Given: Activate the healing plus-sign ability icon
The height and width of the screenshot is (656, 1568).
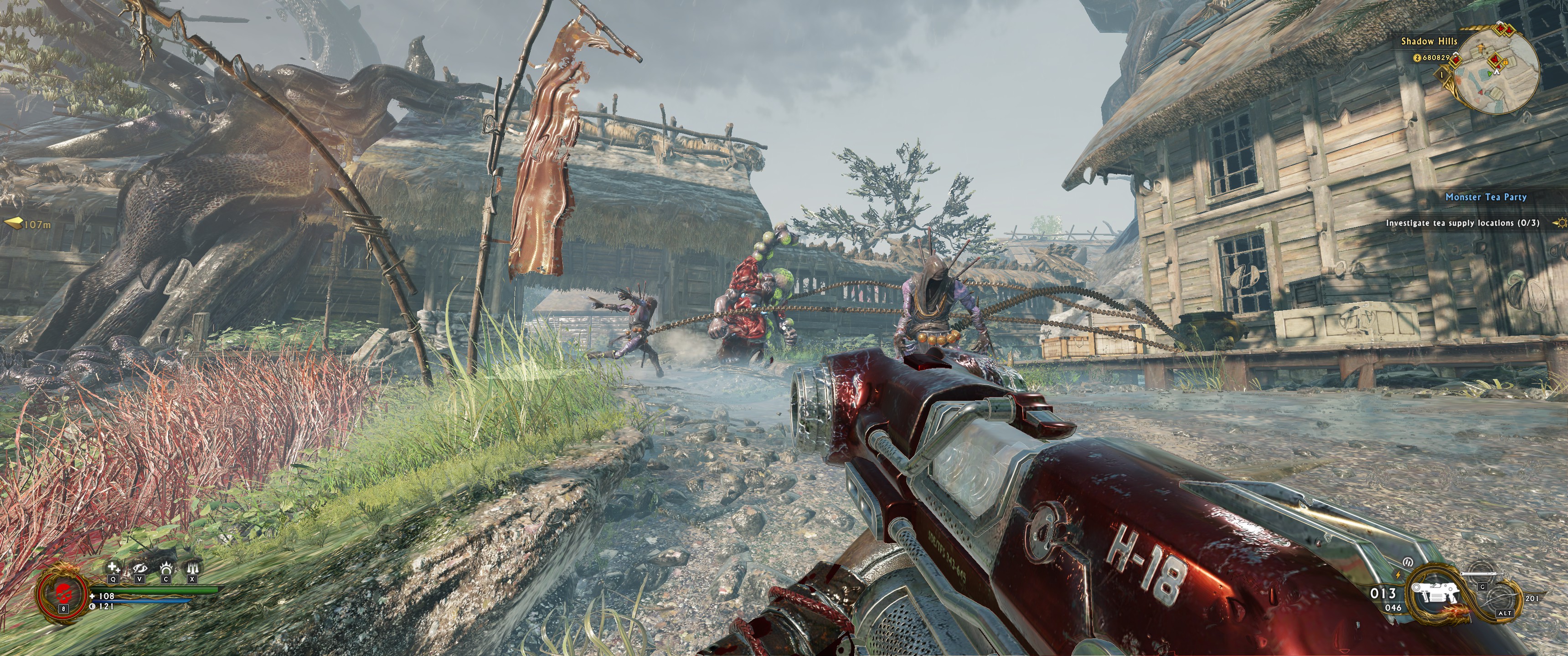Looking at the screenshot, I should [x=114, y=569].
